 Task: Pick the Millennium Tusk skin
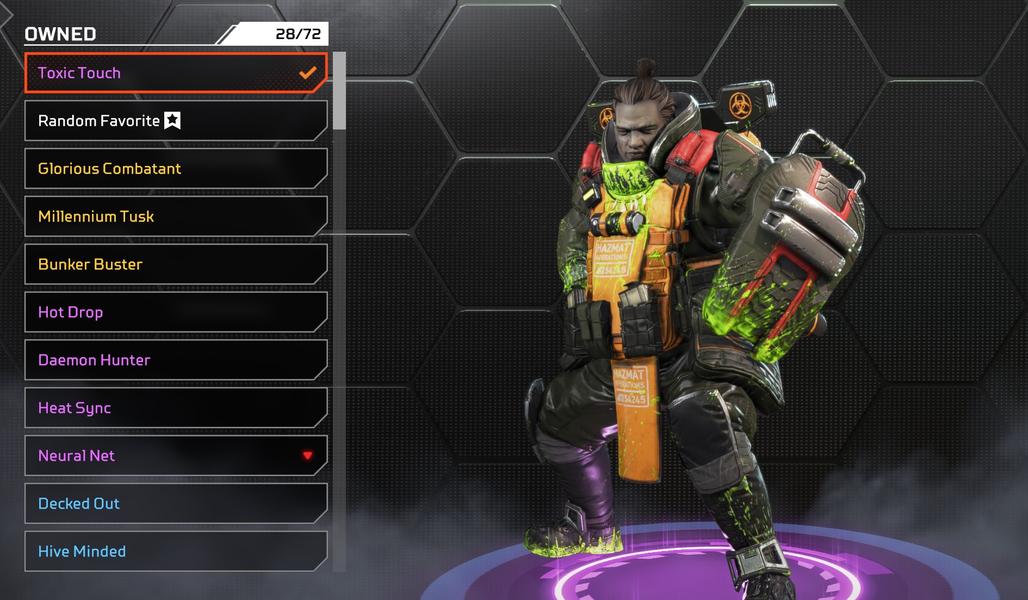tap(175, 217)
